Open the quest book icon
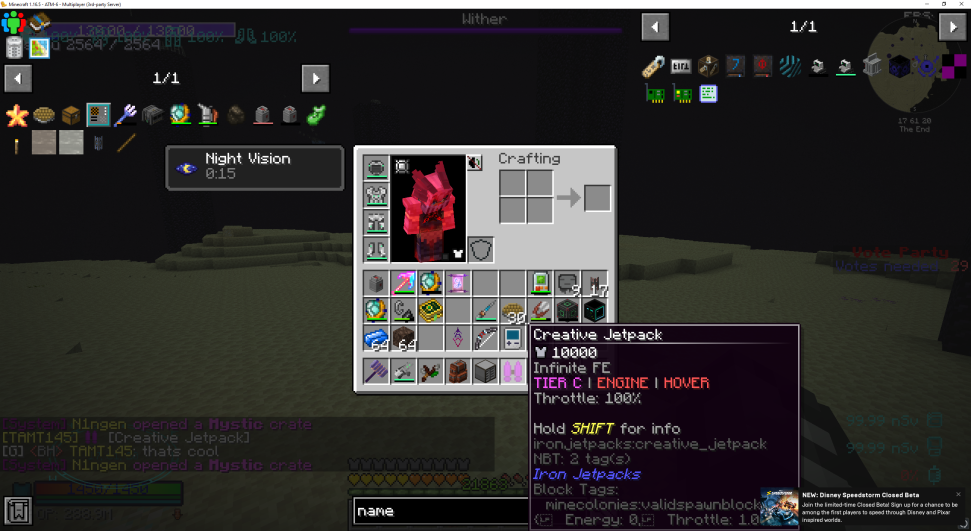 [18, 510]
